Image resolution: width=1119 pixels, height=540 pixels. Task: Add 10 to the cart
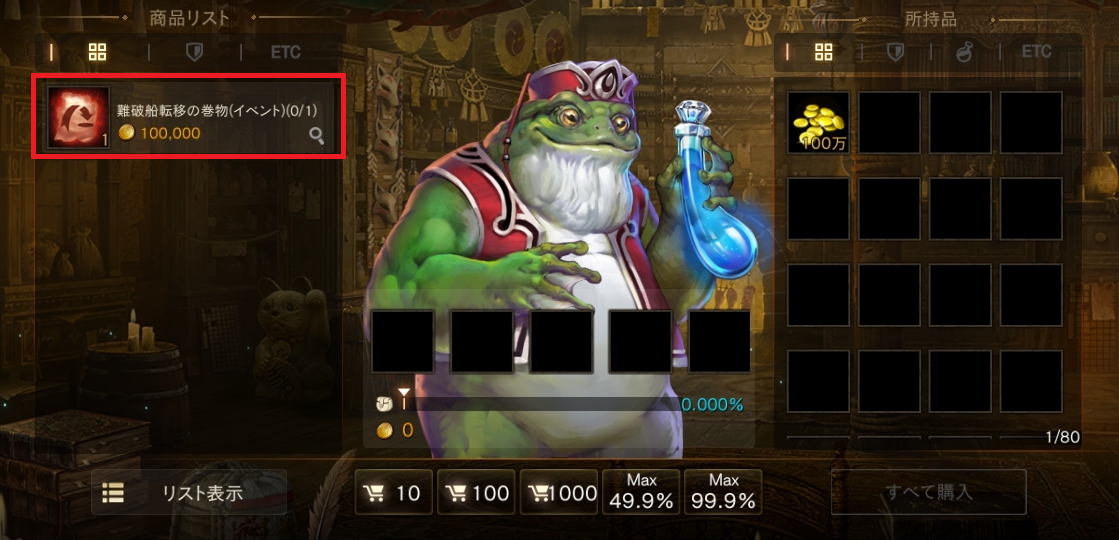[393, 493]
